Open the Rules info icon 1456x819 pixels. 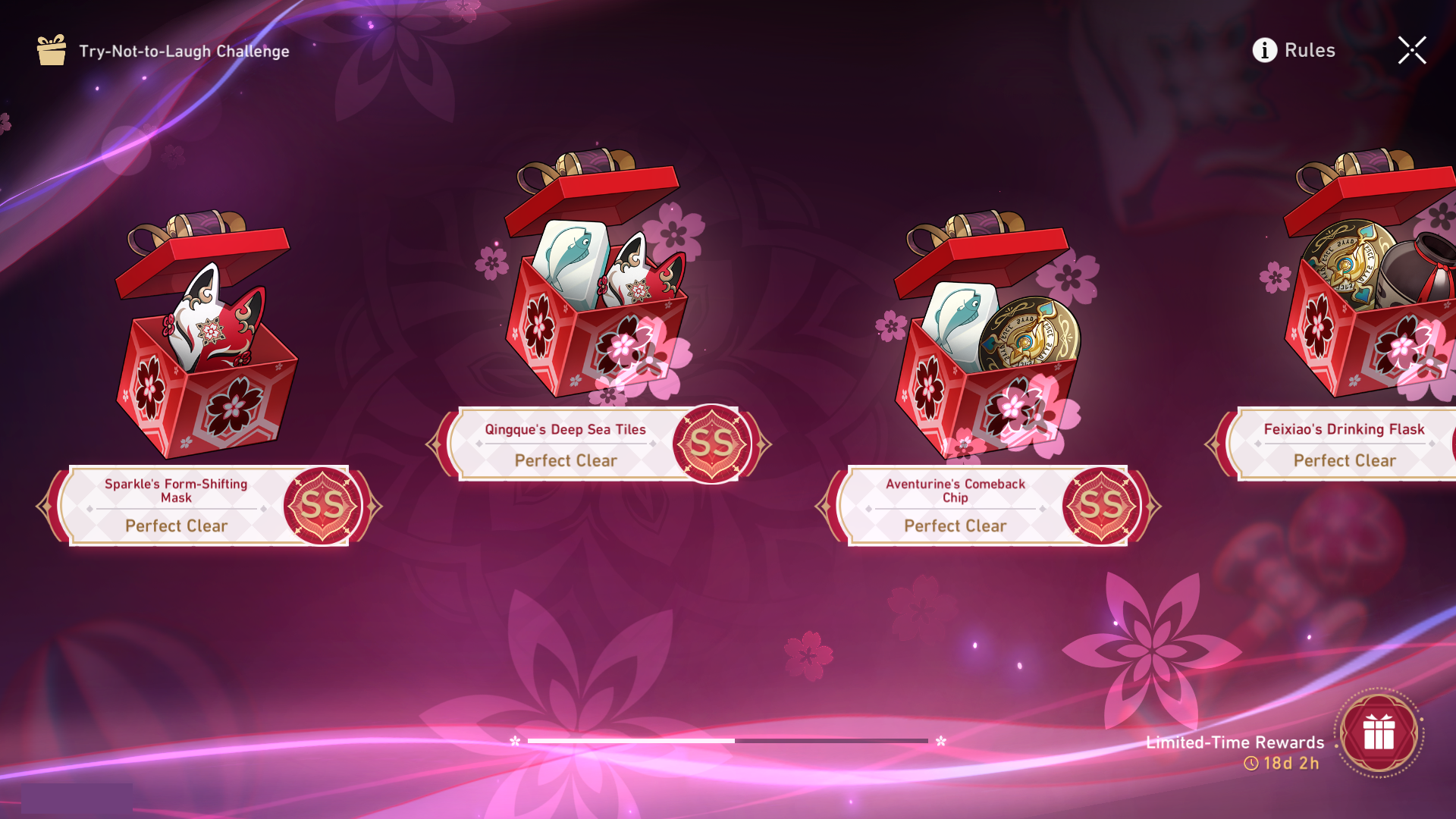tap(1263, 50)
